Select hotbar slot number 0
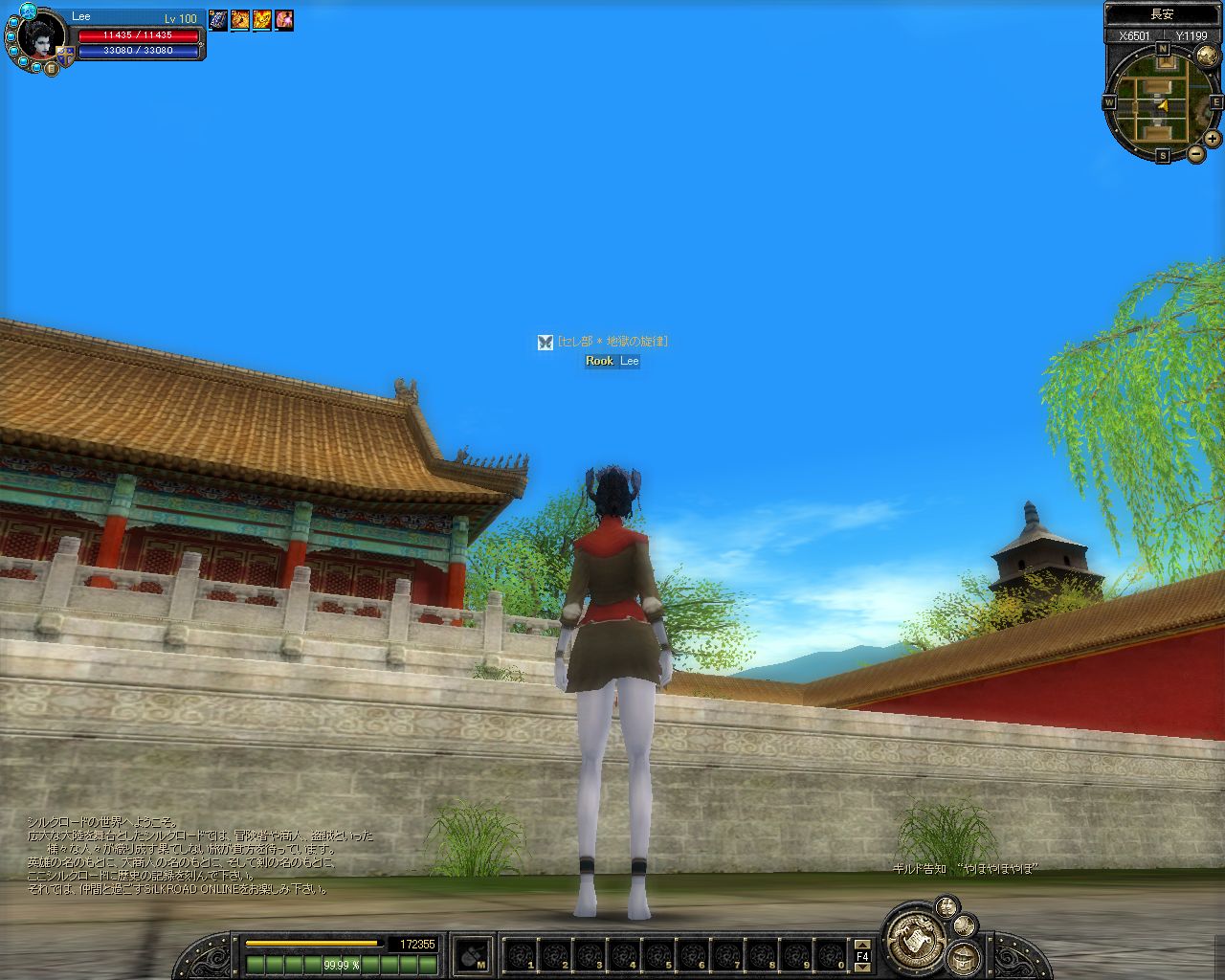 (830, 955)
